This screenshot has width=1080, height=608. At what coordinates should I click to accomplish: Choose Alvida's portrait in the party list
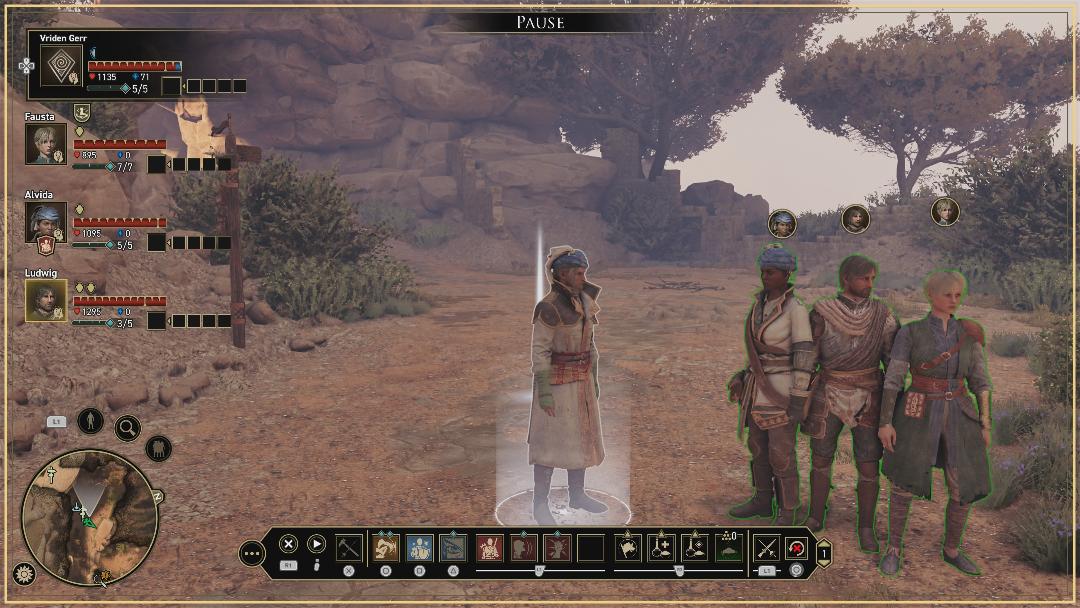45,222
